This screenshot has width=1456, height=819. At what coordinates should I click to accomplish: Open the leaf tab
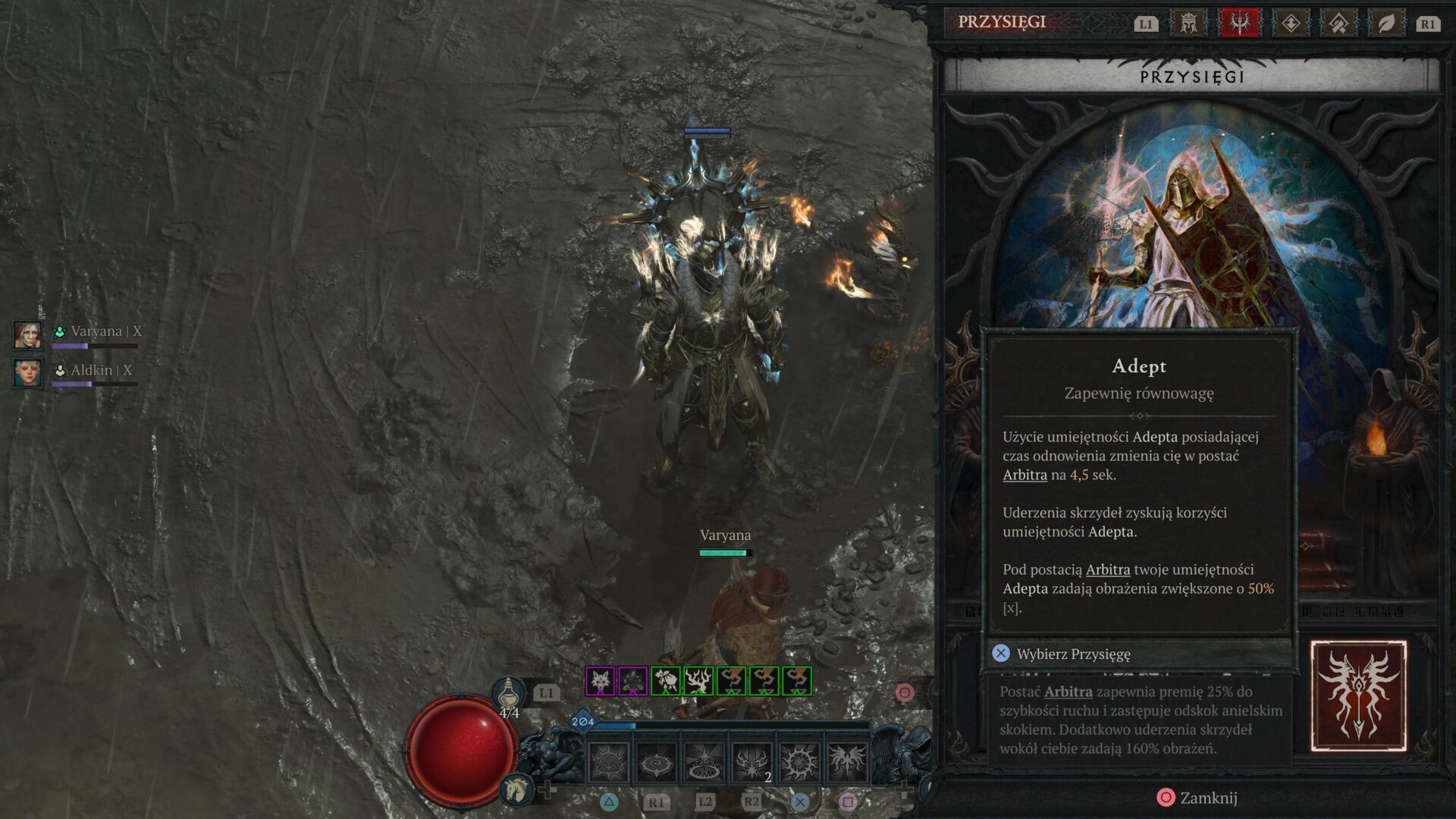point(1386,24)
